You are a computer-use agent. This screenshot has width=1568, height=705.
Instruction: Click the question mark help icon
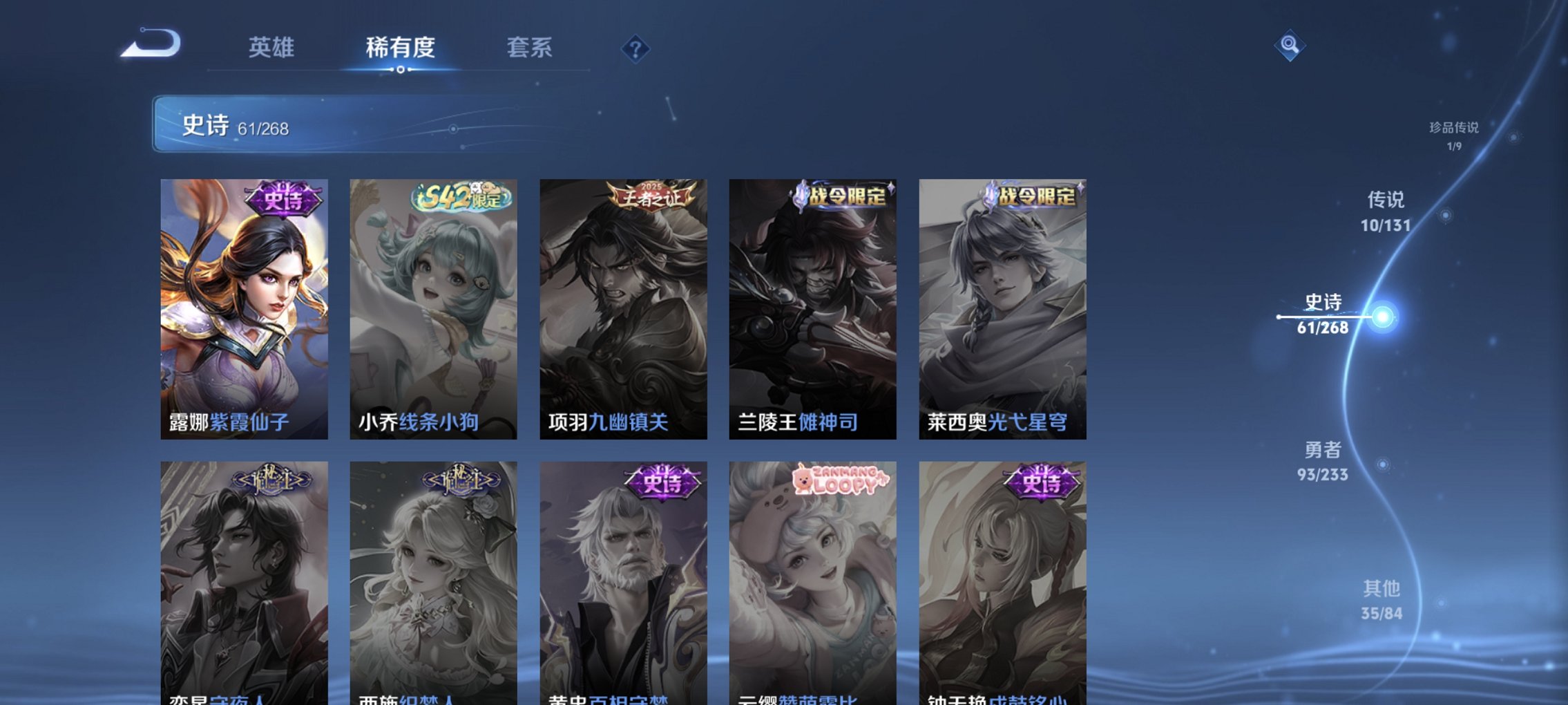pyautogui.click(x=636, y=48)
